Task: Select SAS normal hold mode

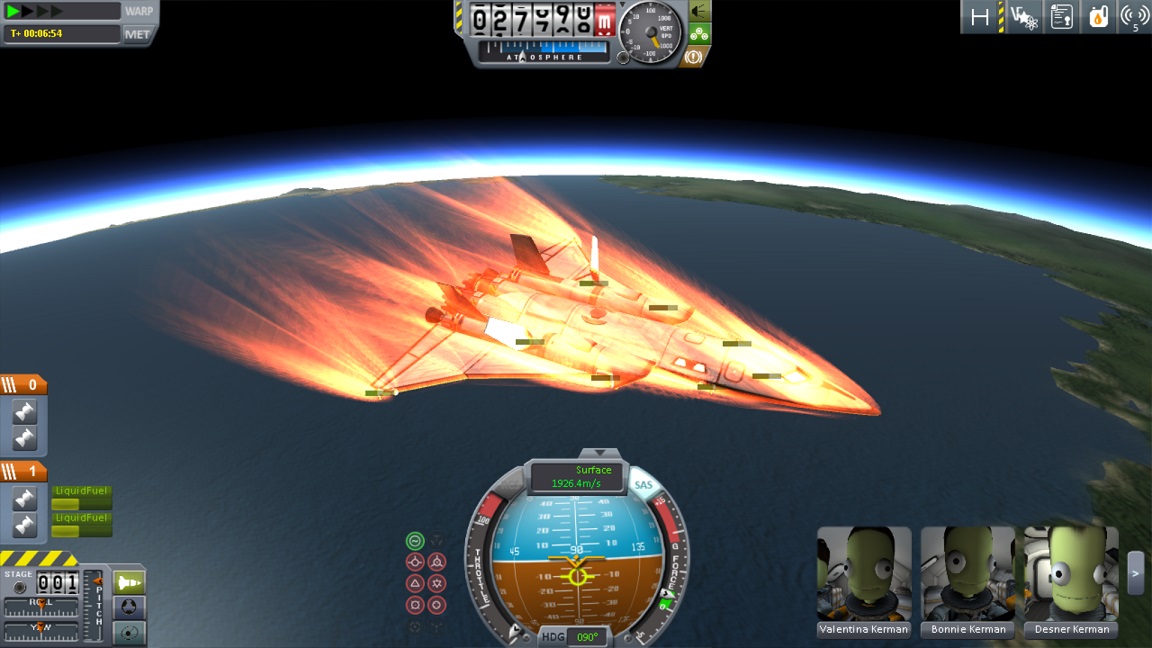Action: [x=415, y=583]
